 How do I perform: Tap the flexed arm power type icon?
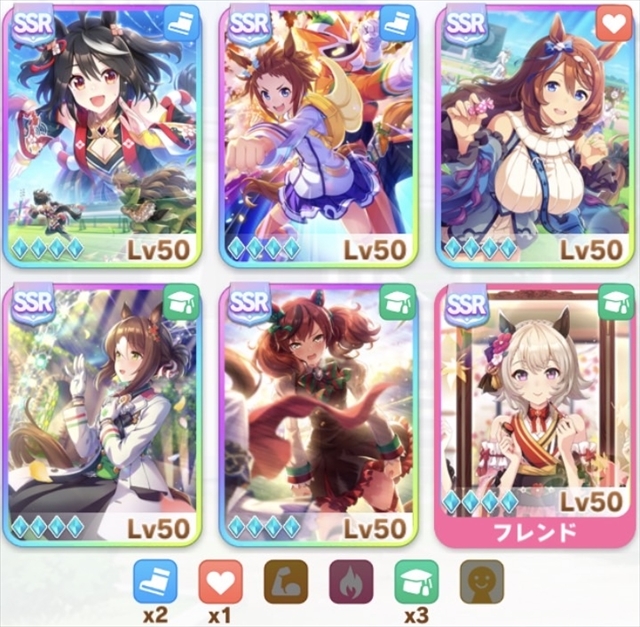click(x=285, y=580)
